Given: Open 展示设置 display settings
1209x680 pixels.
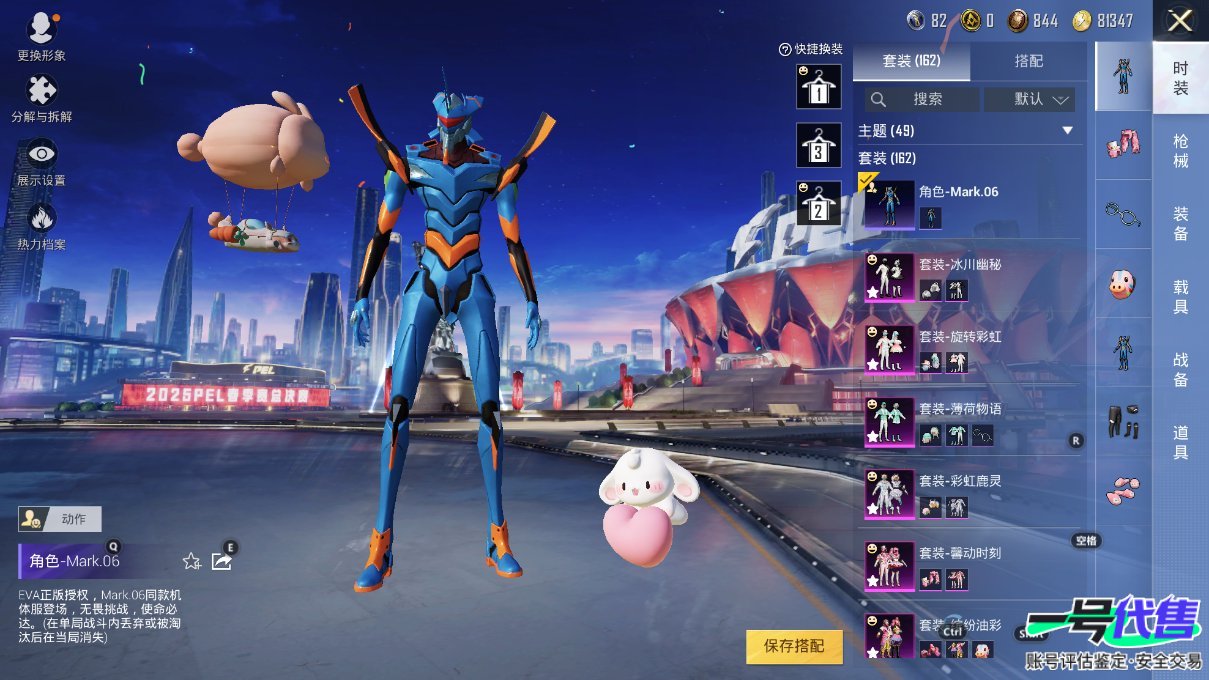Looking at the screenshot, I should (41, 162).
